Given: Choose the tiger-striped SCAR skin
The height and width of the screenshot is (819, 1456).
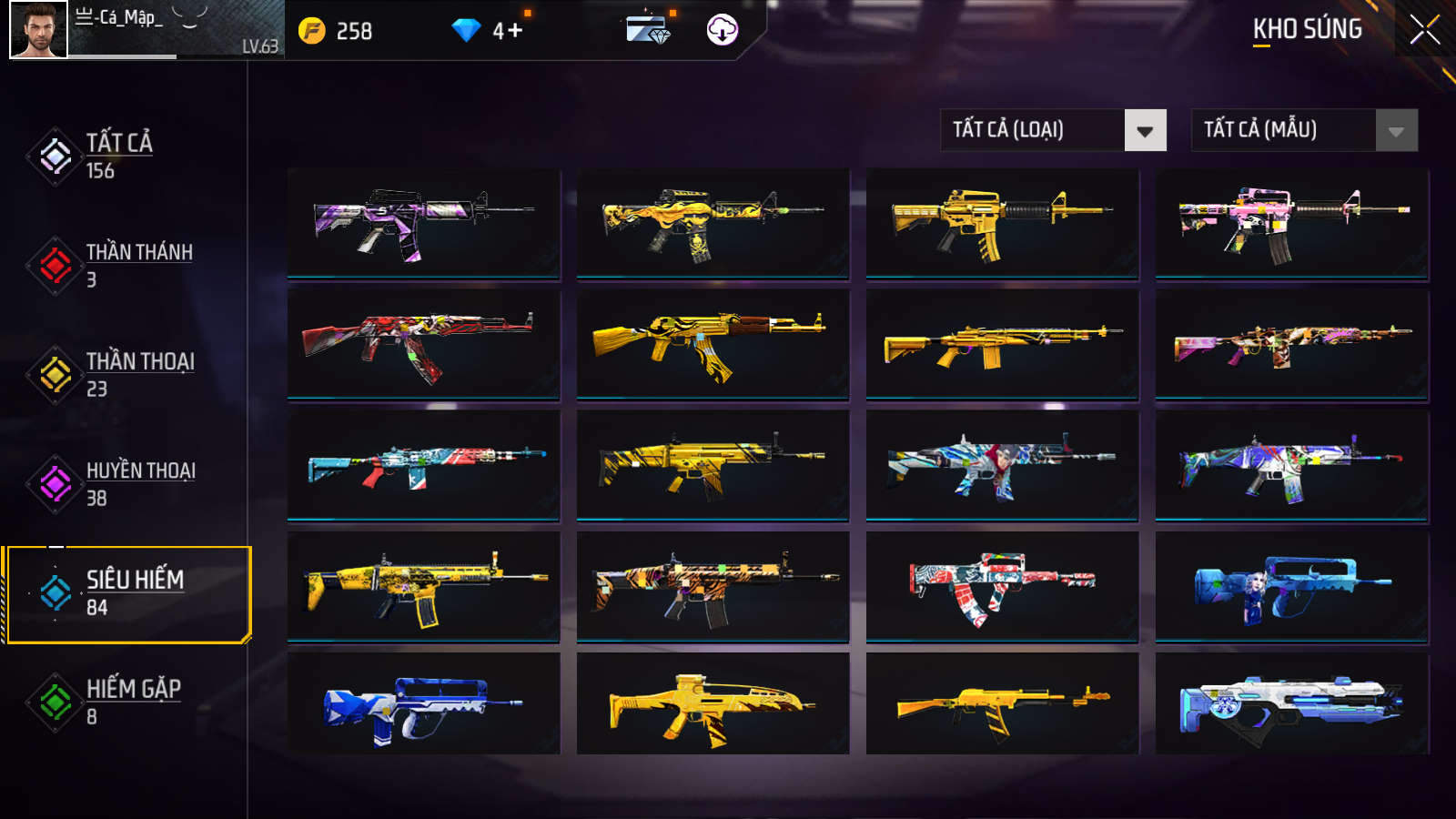Looking at the screenshot, I should (x=713, y=587).
